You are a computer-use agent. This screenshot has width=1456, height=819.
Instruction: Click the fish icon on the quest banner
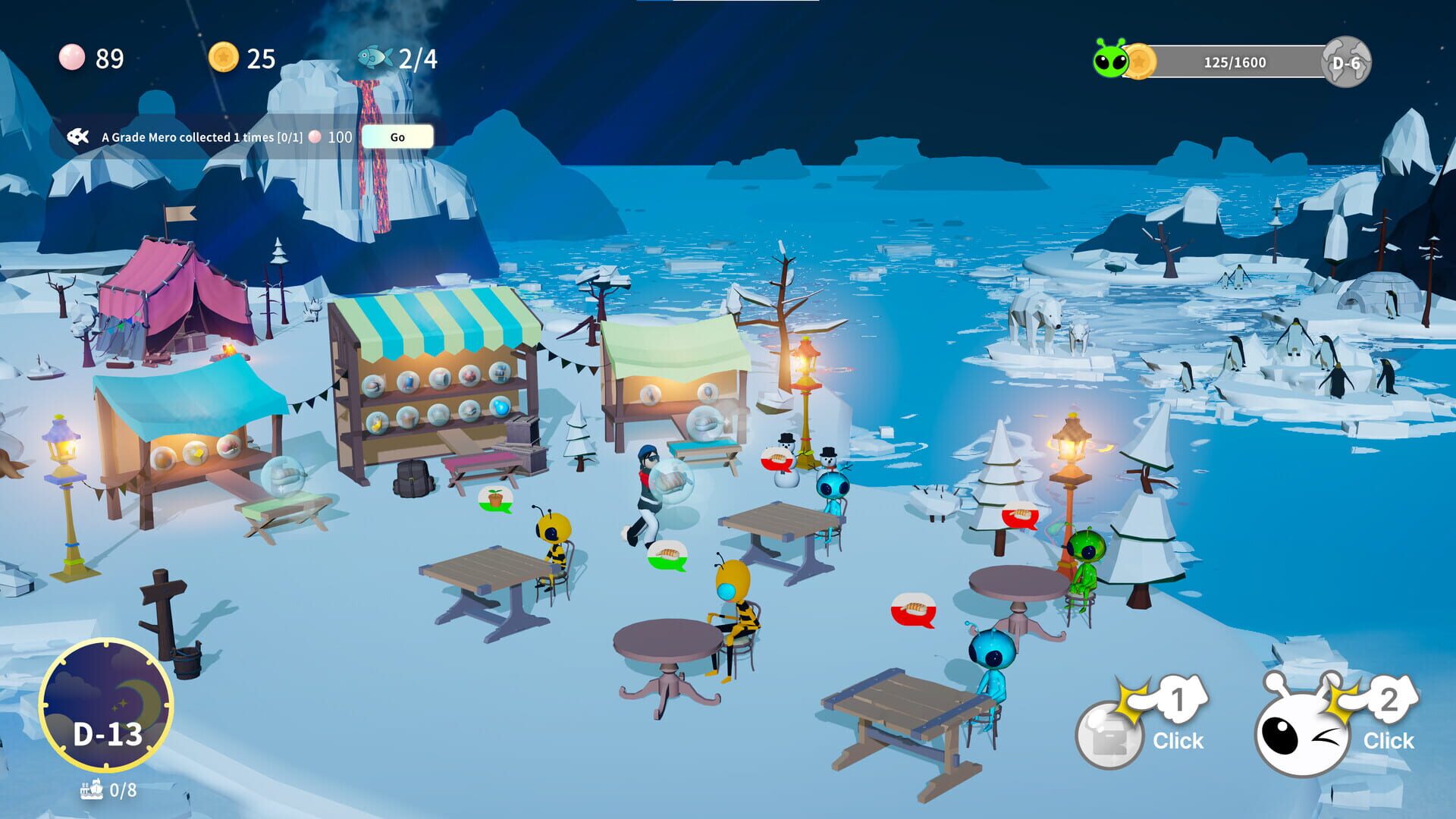click(x=78, y=137)
